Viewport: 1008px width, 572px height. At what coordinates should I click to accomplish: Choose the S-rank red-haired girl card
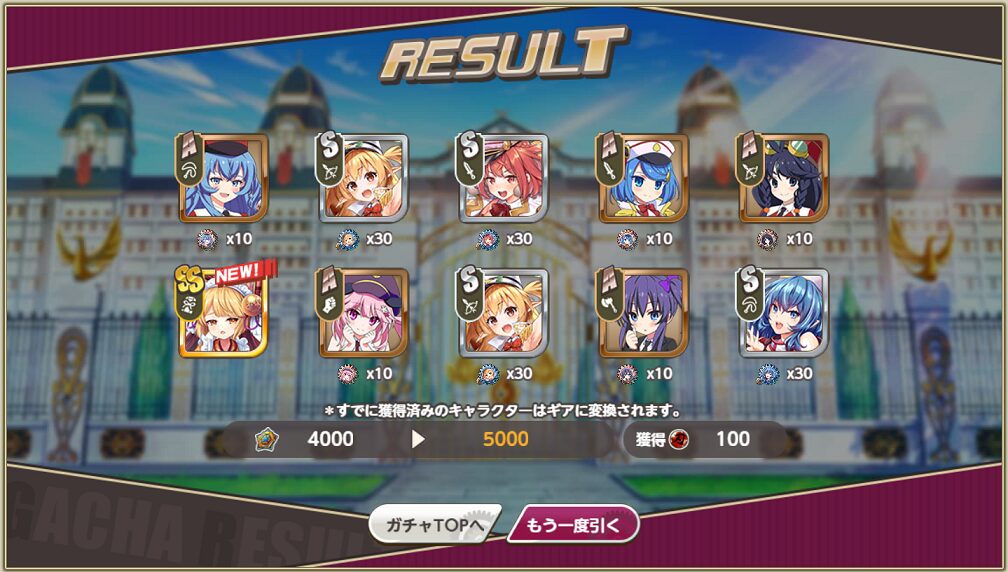click(503, 178)
